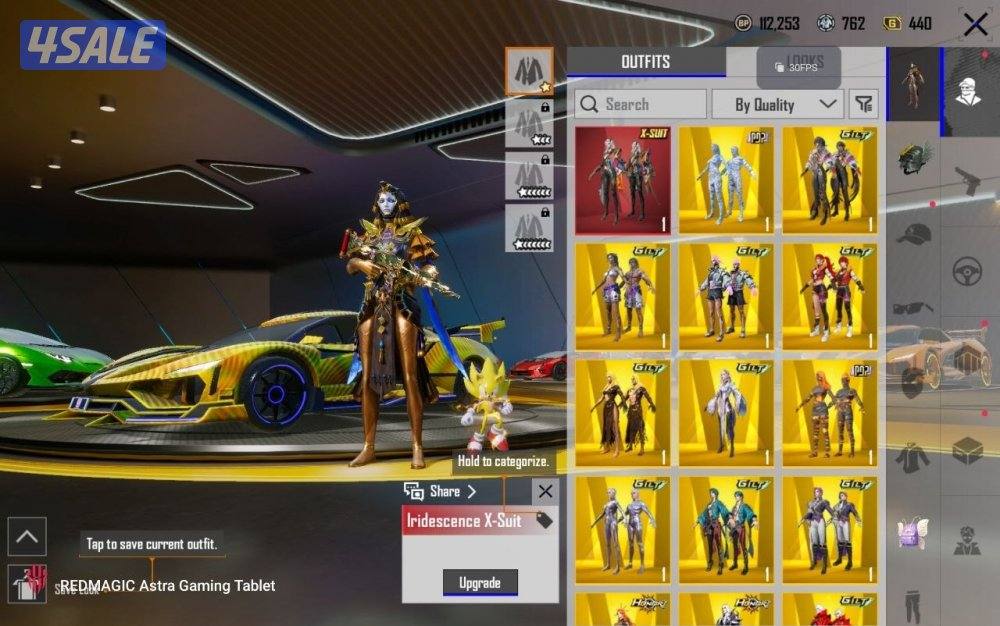
Task: Open the butterfly backpack category
Action: tap(913, 532)
